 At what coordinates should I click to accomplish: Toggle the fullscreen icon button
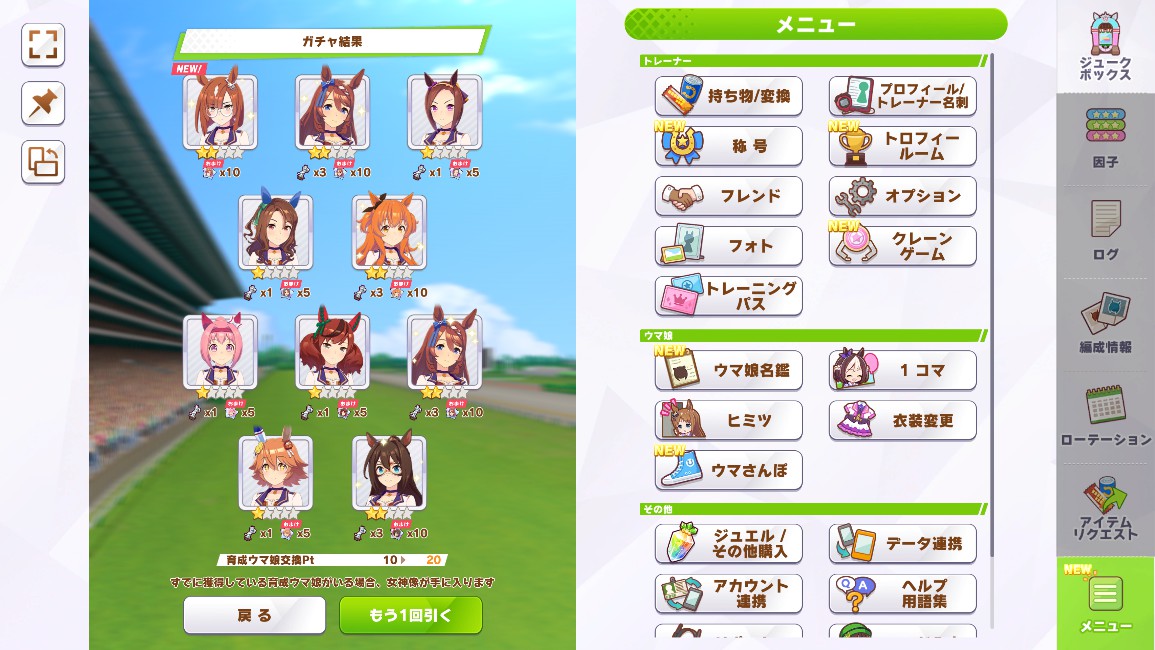click(43, 45)
